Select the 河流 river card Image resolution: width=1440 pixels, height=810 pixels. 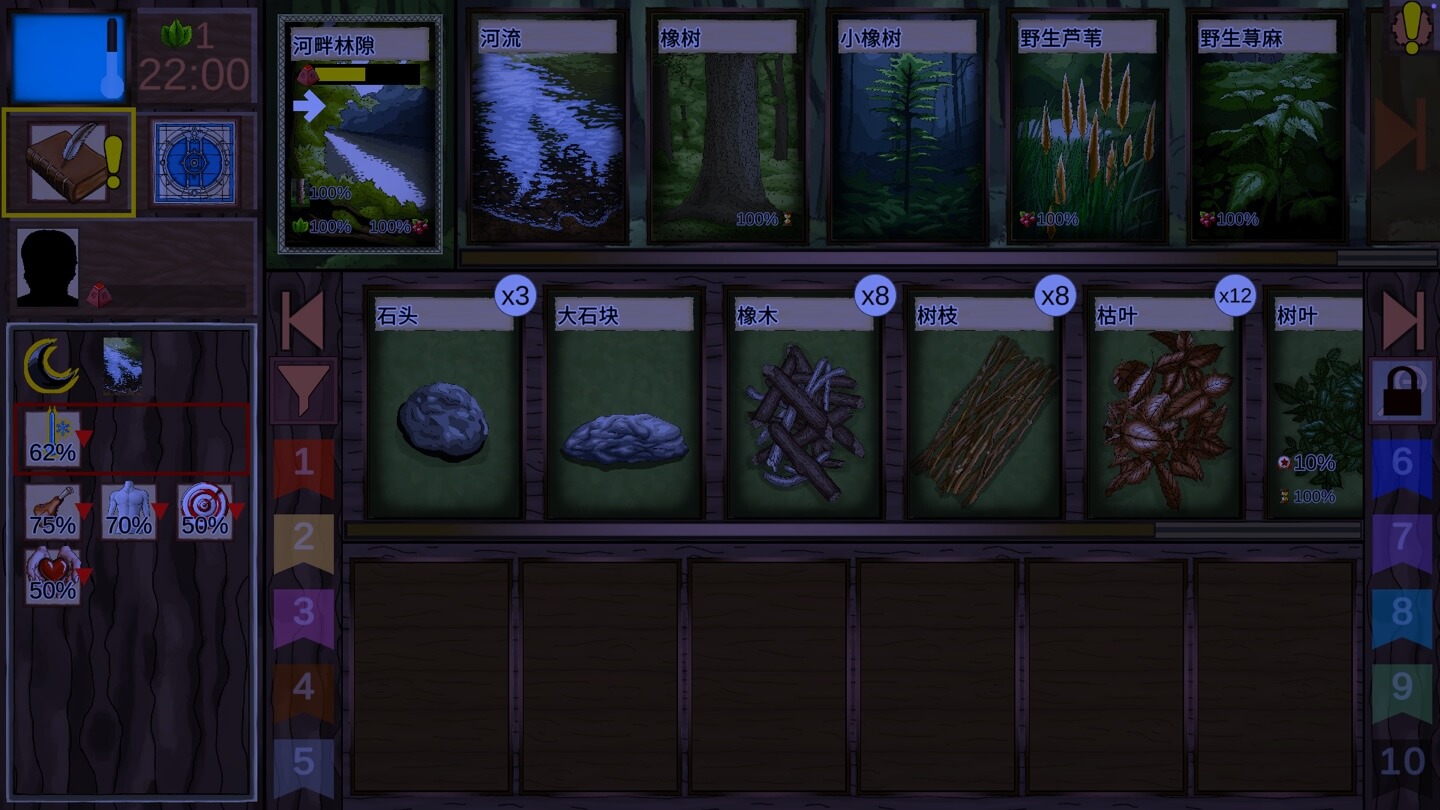[546, 130]
